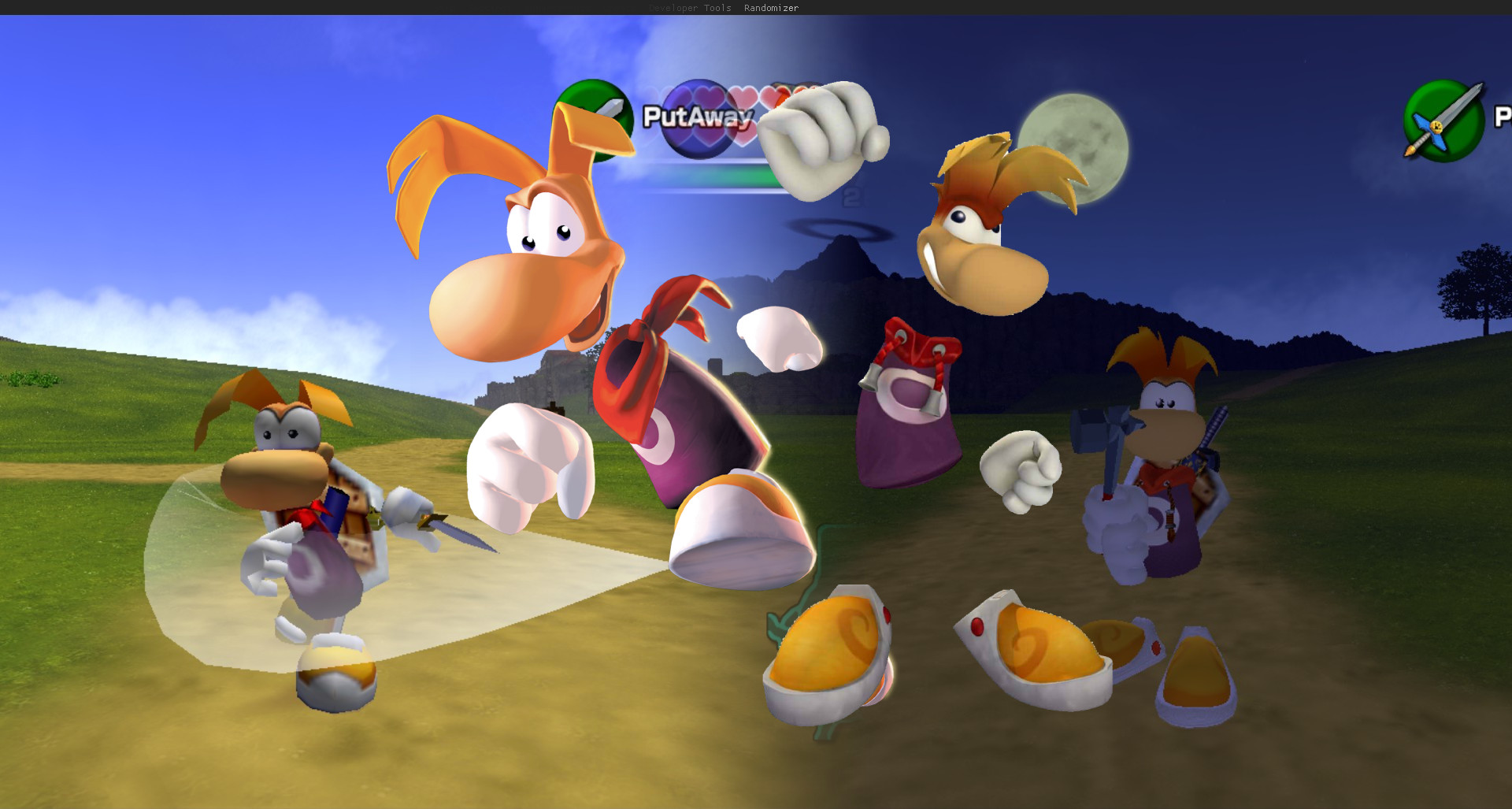This screenshot has width=1512, height=809.
Task: Expand the item counter showing 2
Action: tap(850, 197)
